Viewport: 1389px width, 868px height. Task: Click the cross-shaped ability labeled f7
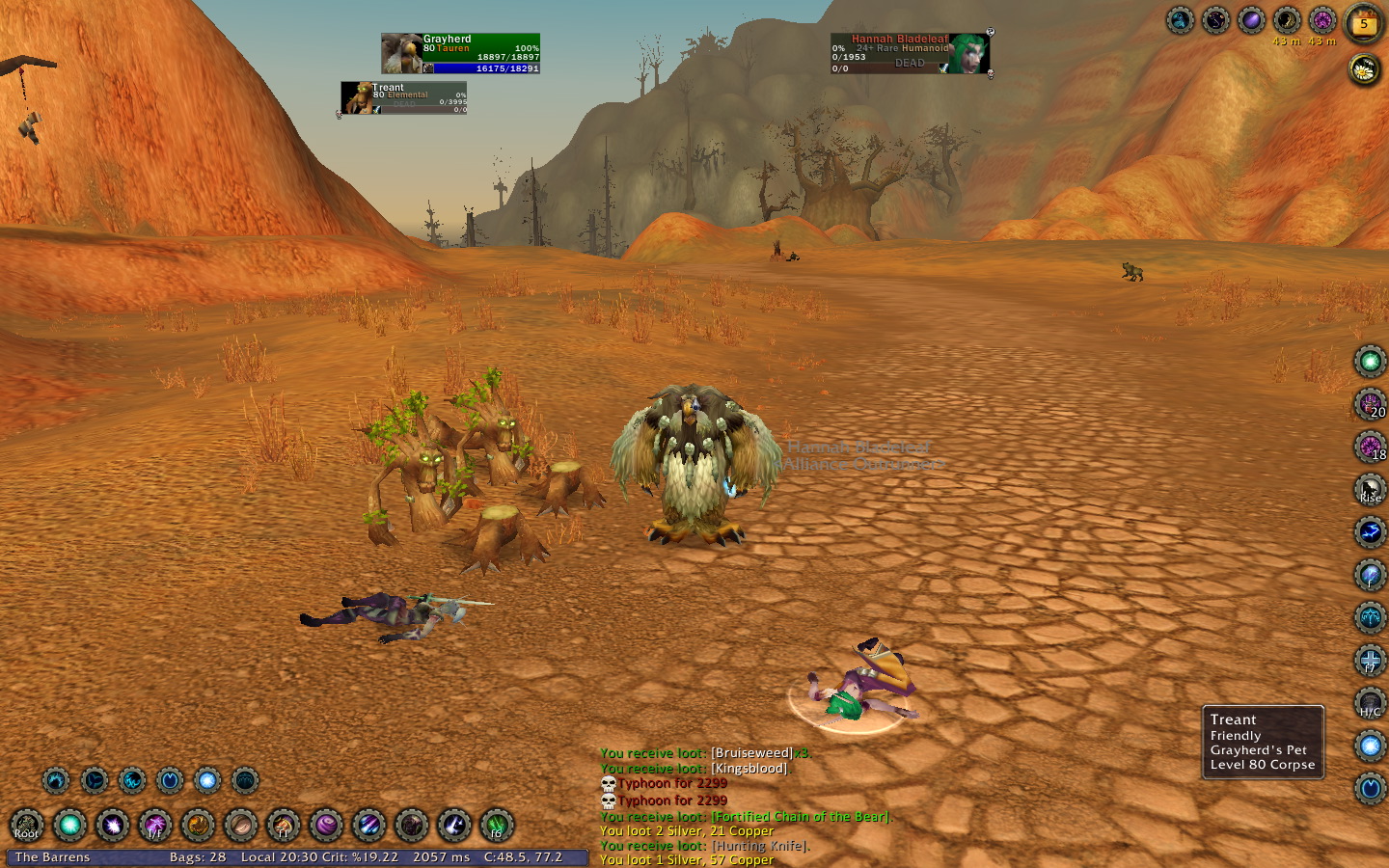pos(1370,660)
